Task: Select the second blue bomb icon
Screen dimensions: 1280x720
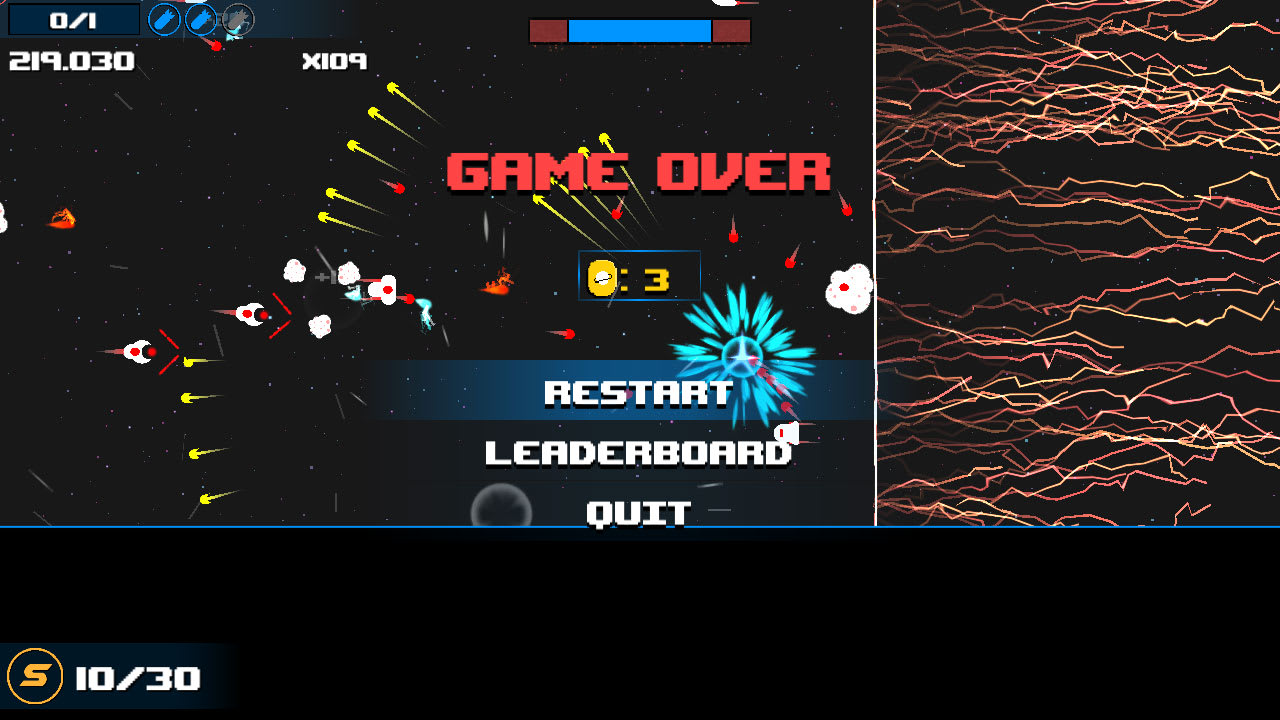Action: (202, 19)
